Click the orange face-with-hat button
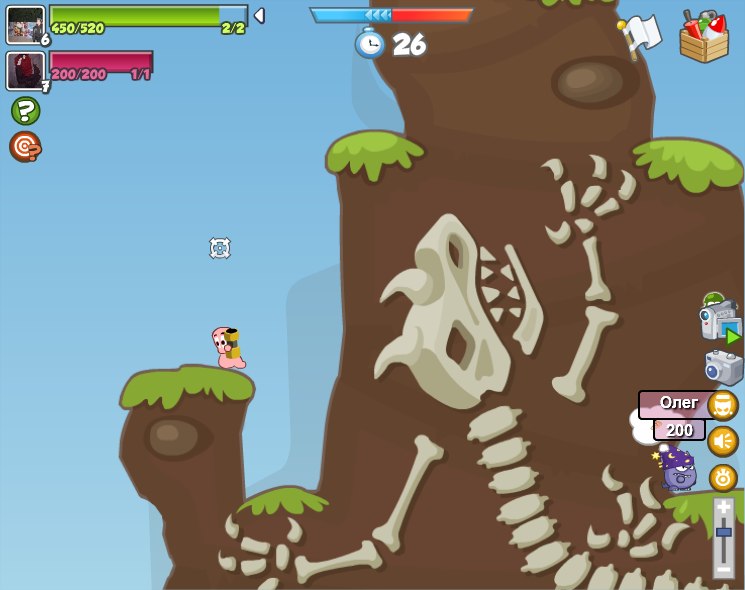 pyautogui.click(x=723, y=405)
